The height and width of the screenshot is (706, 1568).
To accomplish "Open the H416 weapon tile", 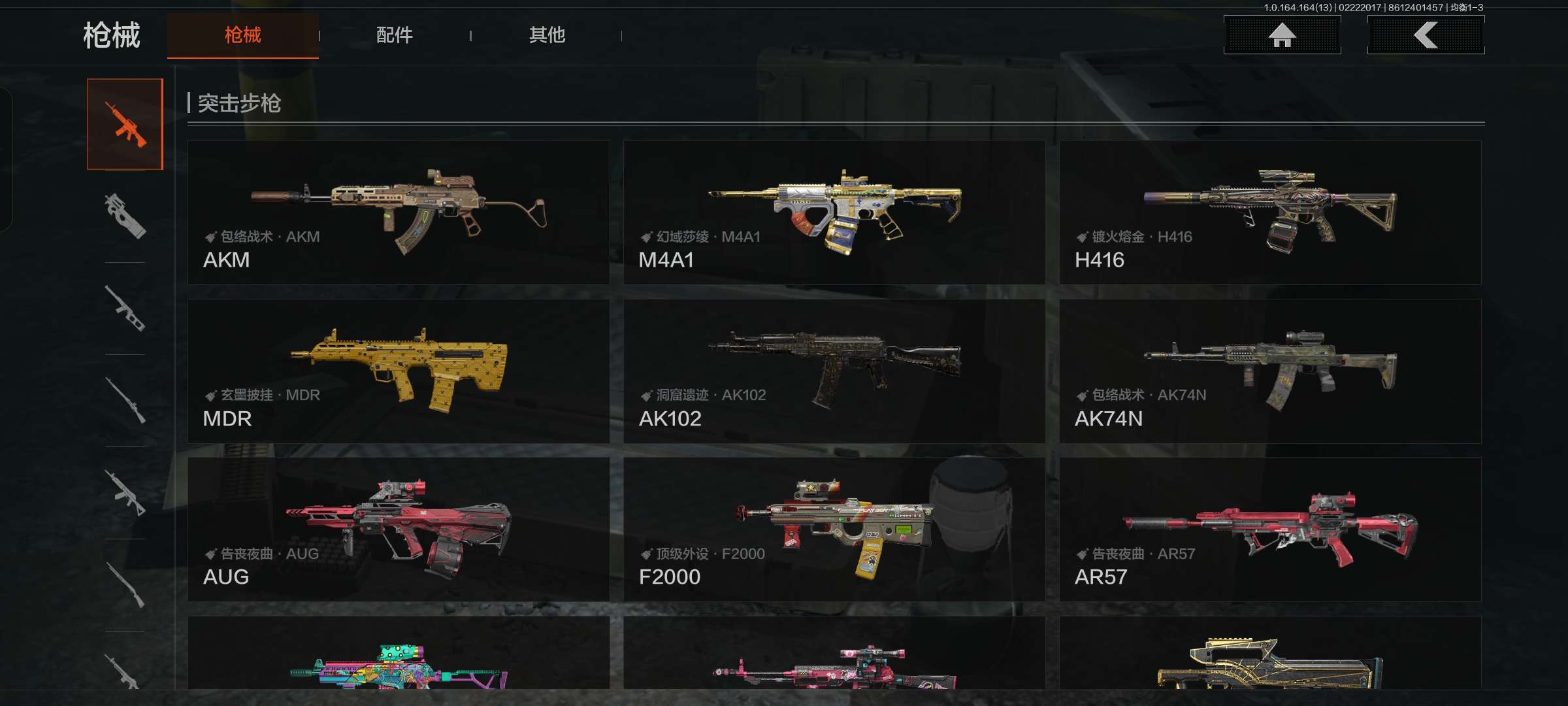I will click(x=1270, y=212).
